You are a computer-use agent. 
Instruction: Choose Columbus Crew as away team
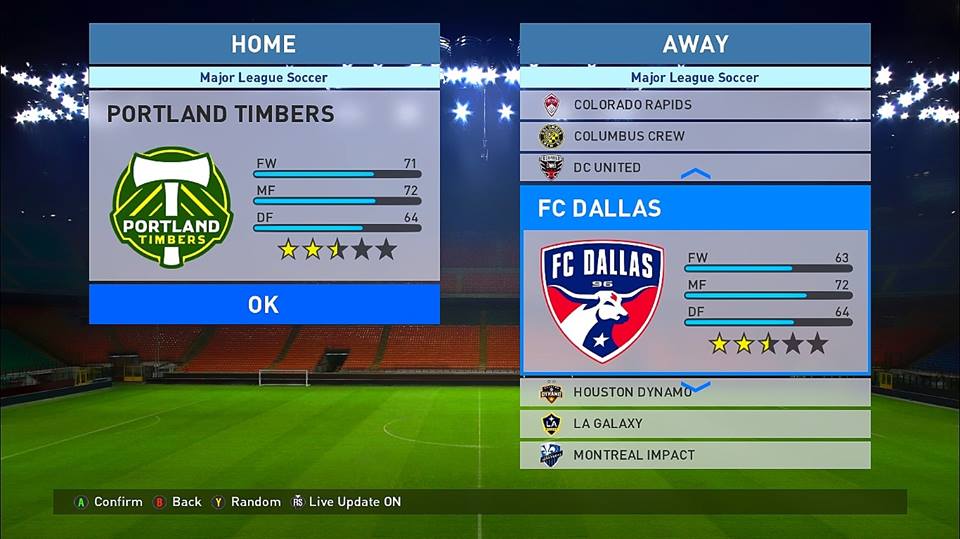coord(694,136)
